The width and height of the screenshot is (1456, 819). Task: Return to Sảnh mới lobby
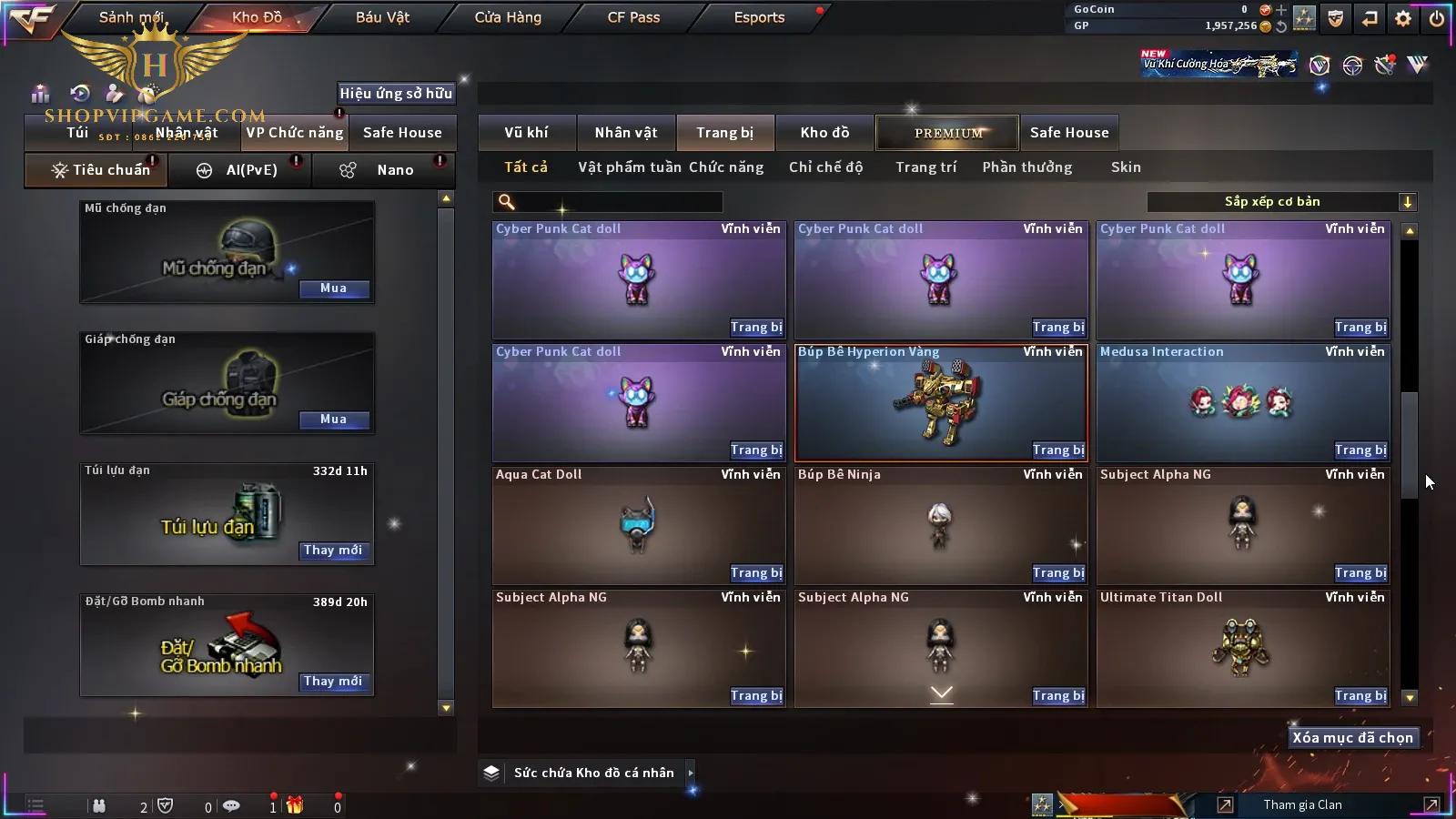point(131,17)
